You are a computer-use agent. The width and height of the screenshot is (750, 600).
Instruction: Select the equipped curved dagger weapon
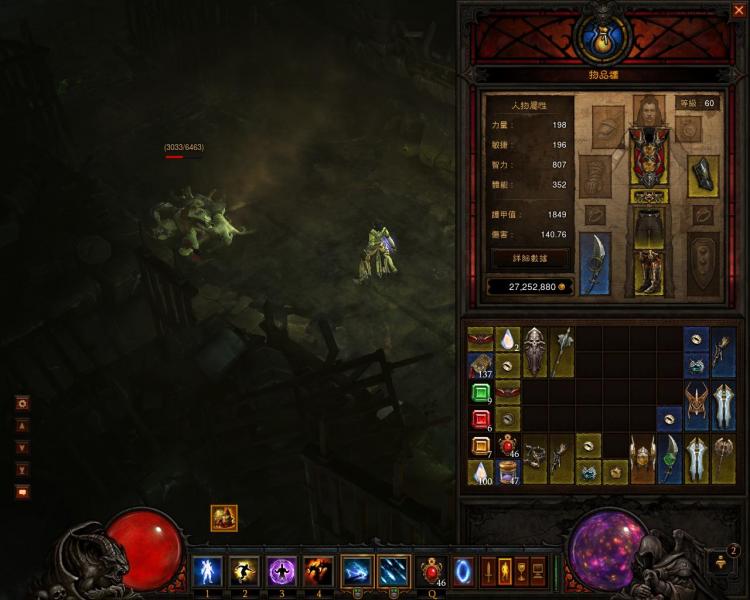pyautogui.click(x=595, y=263)
